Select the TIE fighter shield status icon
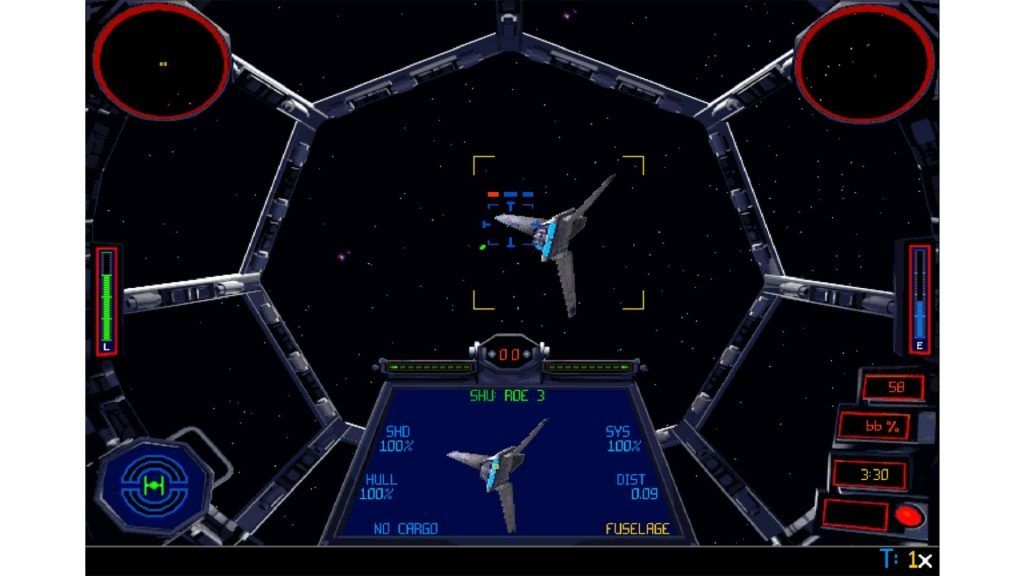Screen dimensions: 1024x576 point(153,486)
